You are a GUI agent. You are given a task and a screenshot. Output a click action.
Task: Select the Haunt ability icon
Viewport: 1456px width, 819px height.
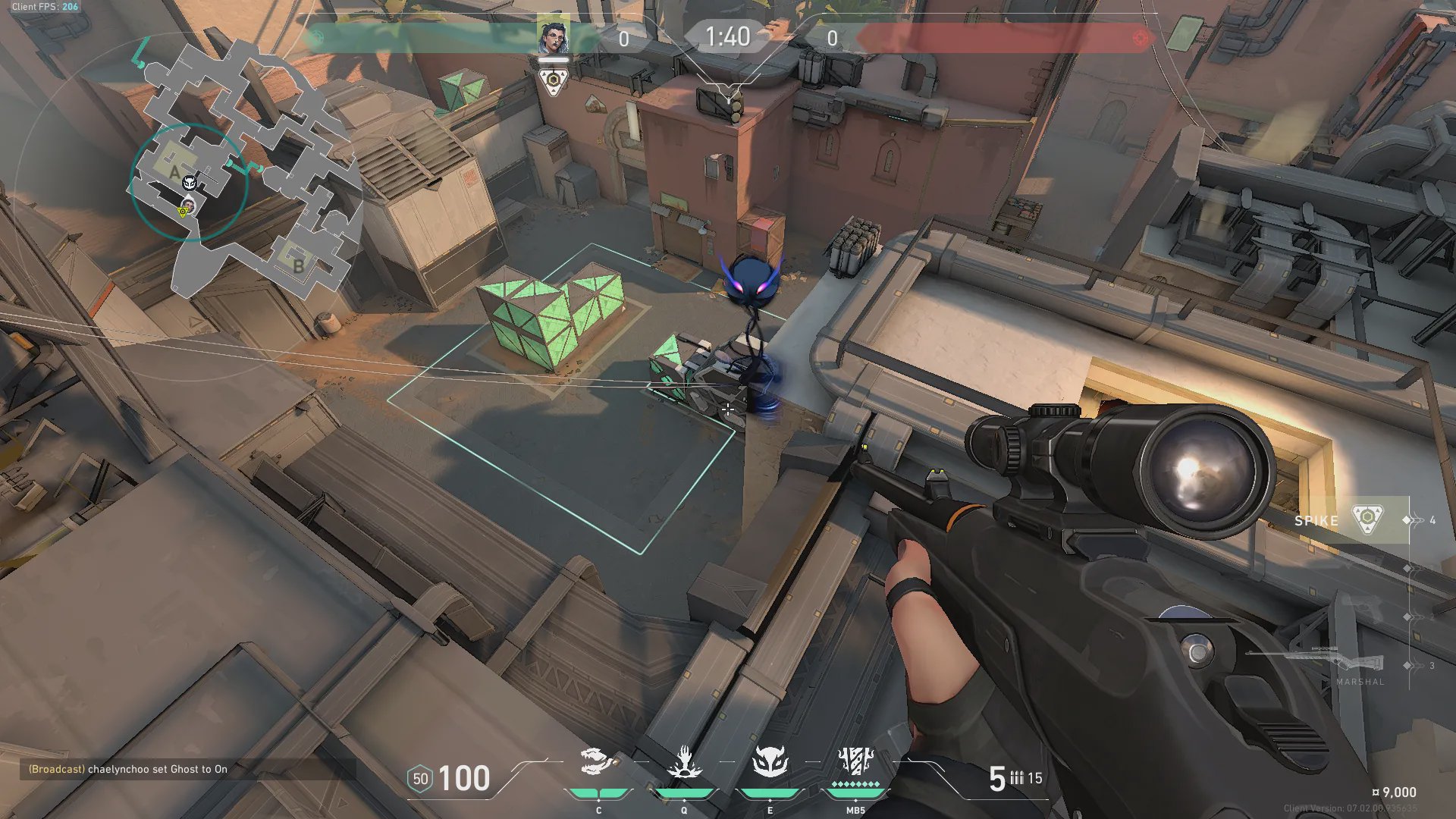(x=770, y=762)
